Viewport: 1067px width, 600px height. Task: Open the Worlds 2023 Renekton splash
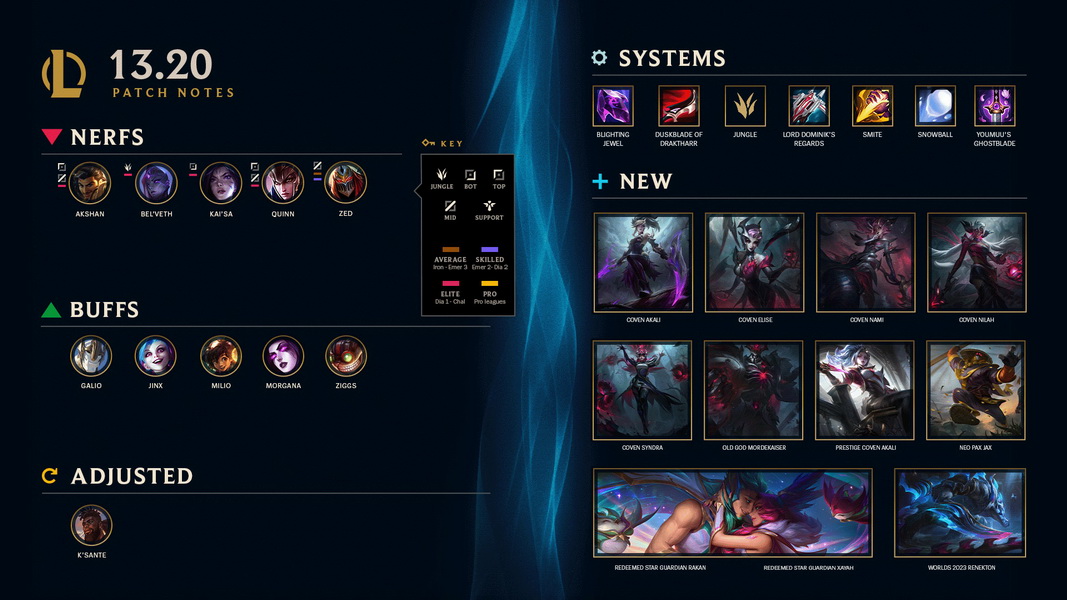click(960, 513)
